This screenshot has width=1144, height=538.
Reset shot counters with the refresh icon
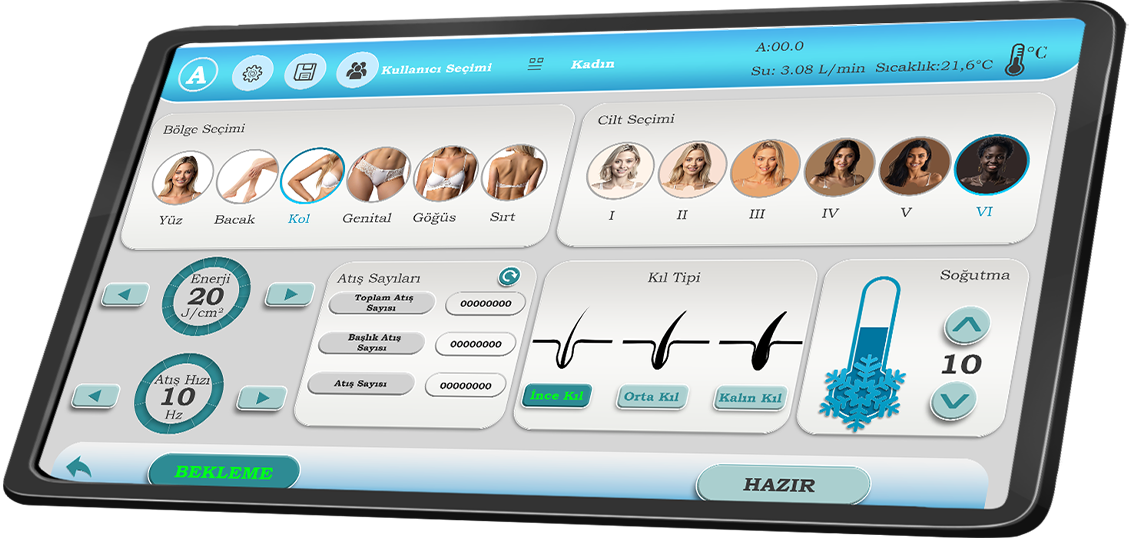pyautogui.click(x=509, y=277)
